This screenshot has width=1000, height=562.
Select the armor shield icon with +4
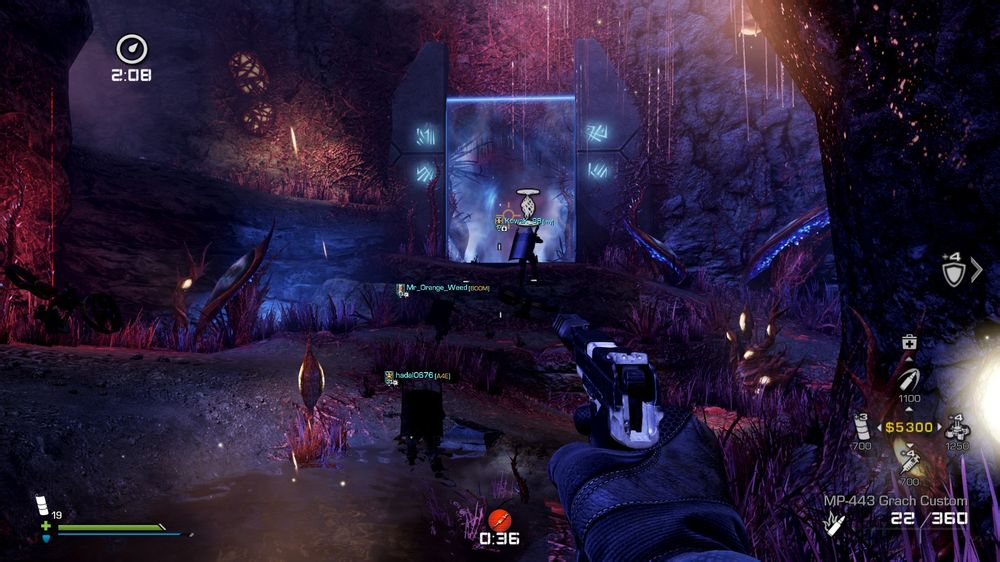[x=953, y=271]
